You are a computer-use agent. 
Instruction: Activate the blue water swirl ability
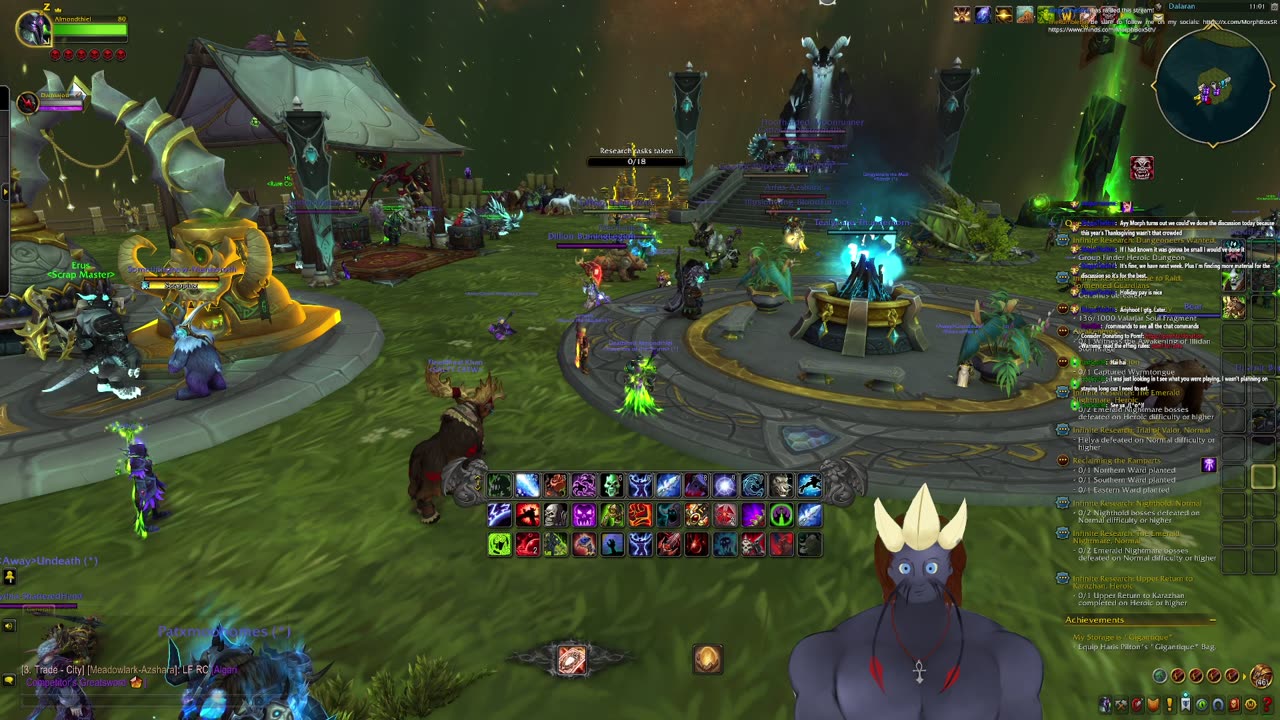point(753,486)
